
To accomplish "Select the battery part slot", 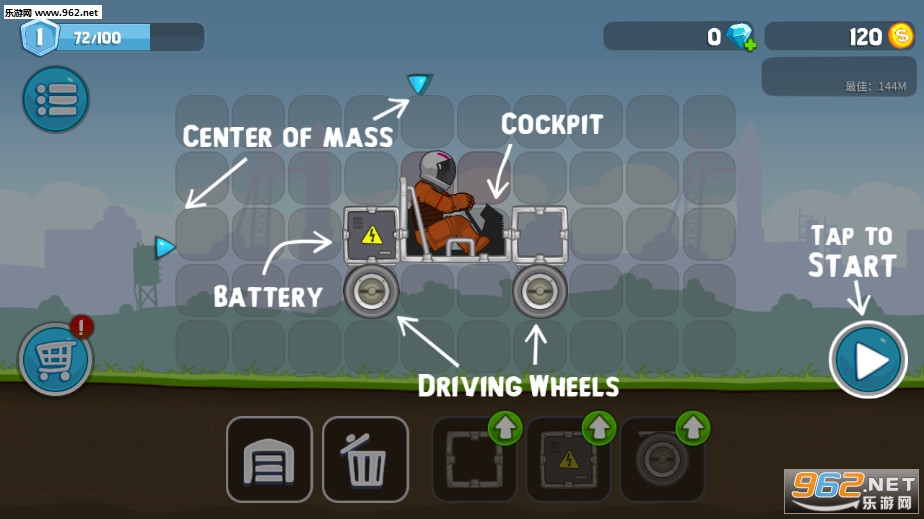I will click(567, 459).
